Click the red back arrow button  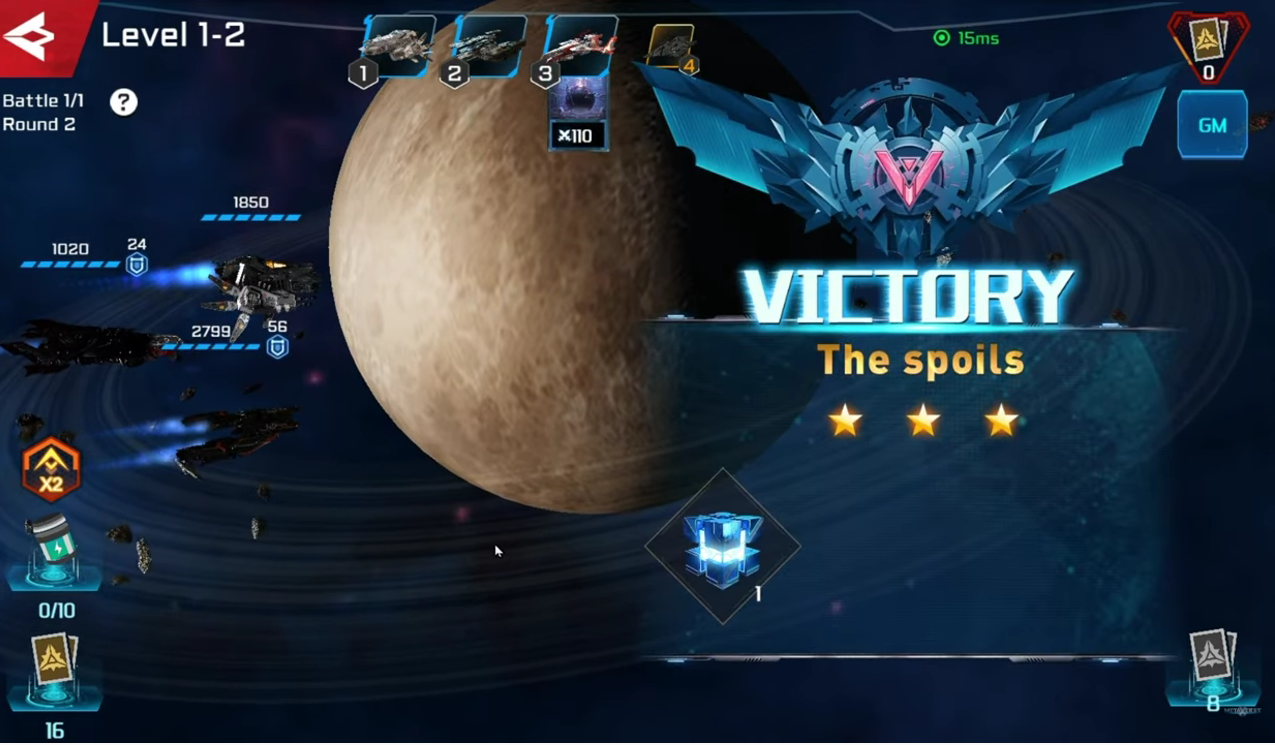tap(32, 37)
